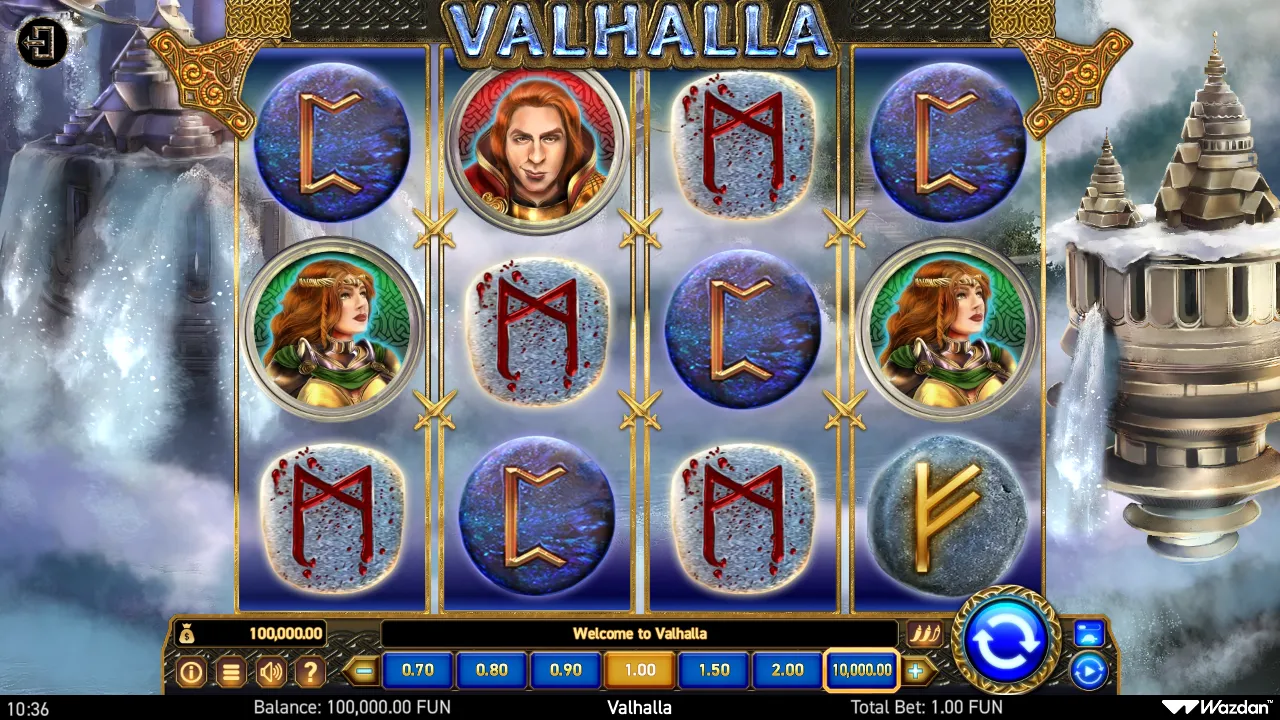The width and height of the screenshot is (1280, 720).
Task: Set the bet to 0.80
Action: (492, 670)
